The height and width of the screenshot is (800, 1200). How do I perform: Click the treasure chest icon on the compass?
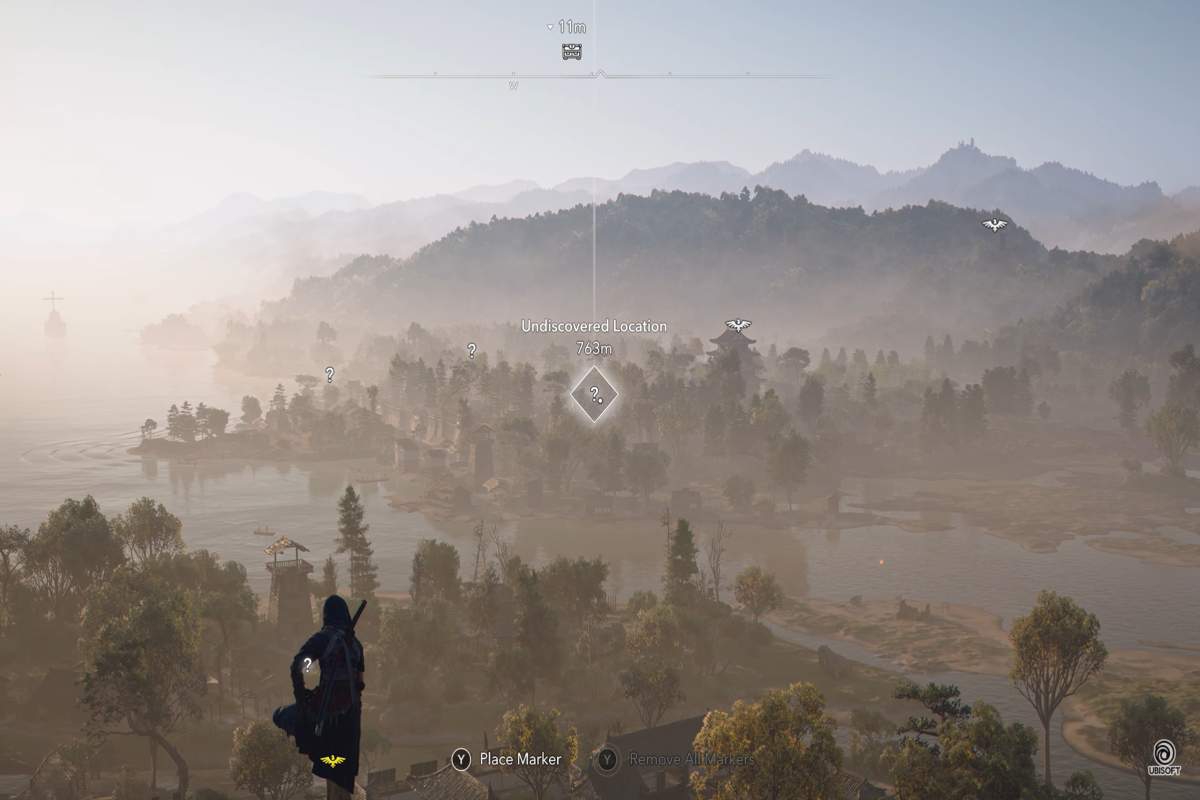click(x=572, y=51)
